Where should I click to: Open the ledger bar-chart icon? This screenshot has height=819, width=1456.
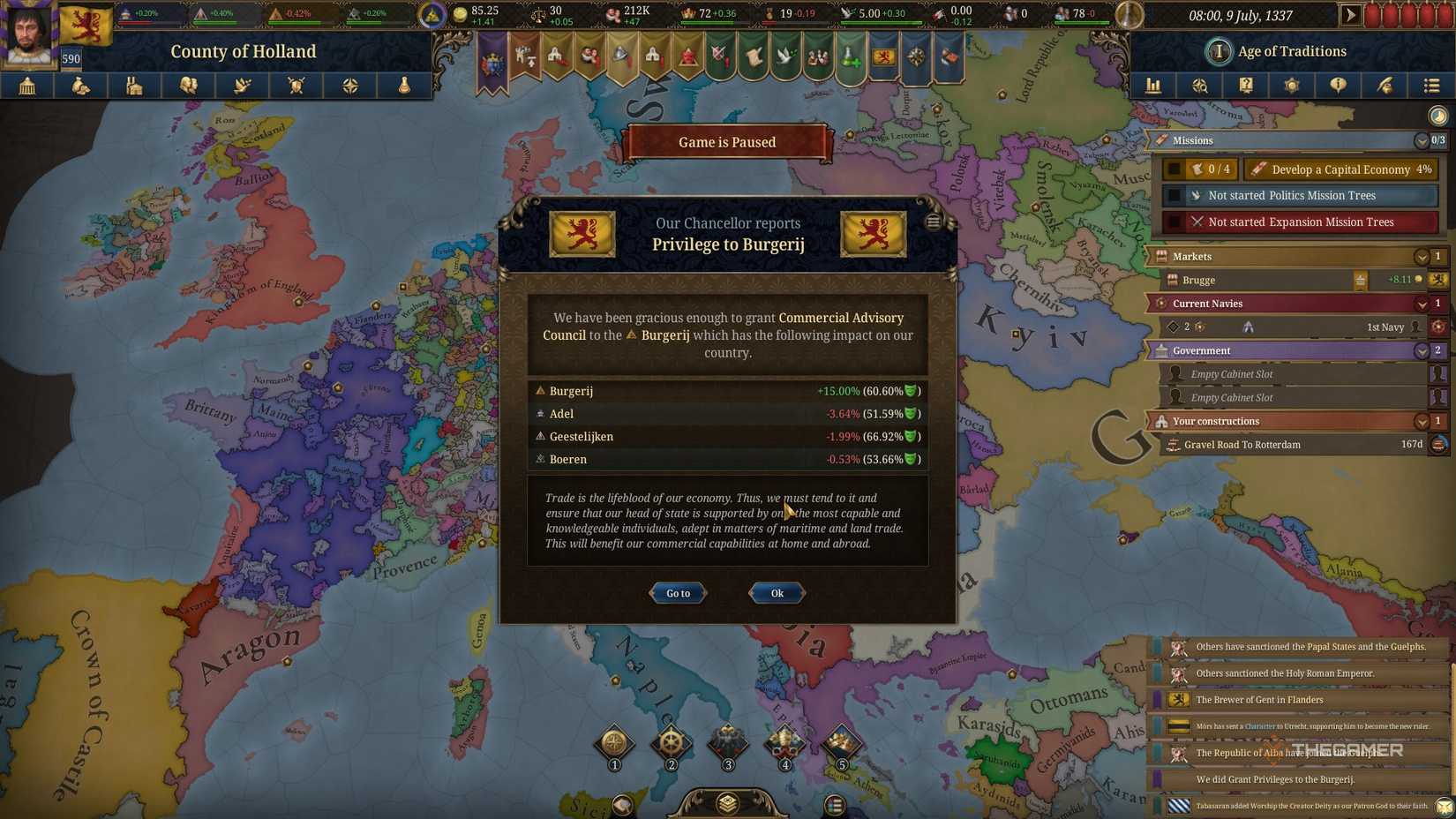click(1153, 86)
